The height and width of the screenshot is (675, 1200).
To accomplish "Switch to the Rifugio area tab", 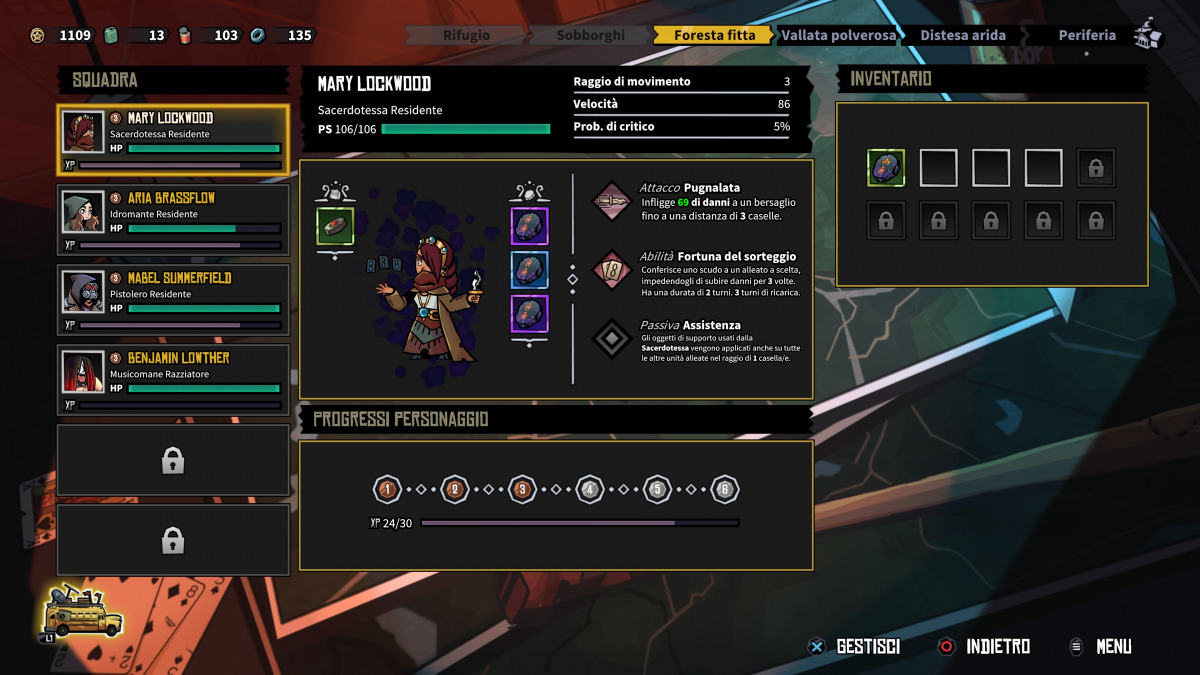I will click(466, 35).
